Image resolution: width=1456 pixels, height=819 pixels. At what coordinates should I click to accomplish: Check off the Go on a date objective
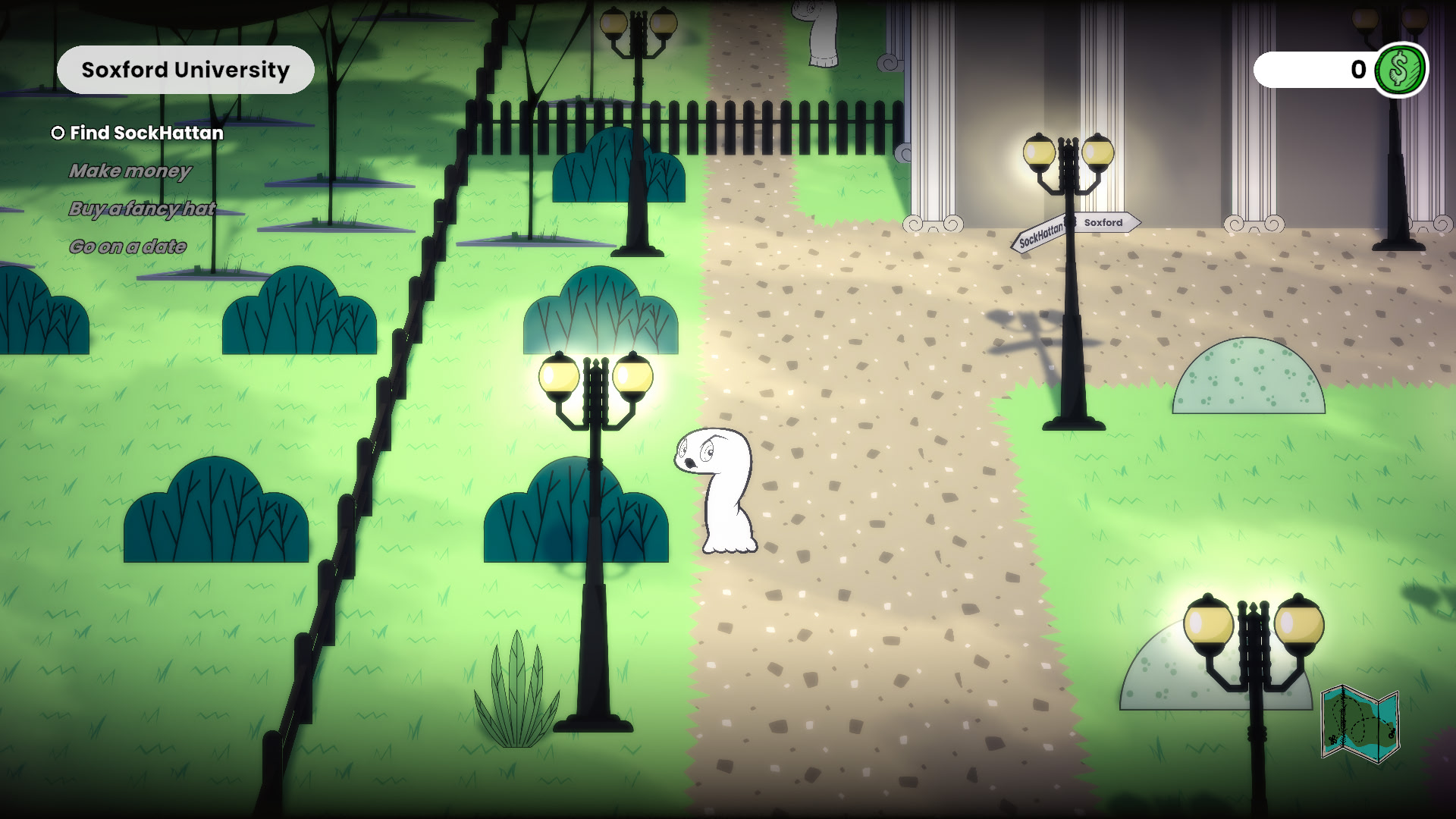click(x=129, y=246)
